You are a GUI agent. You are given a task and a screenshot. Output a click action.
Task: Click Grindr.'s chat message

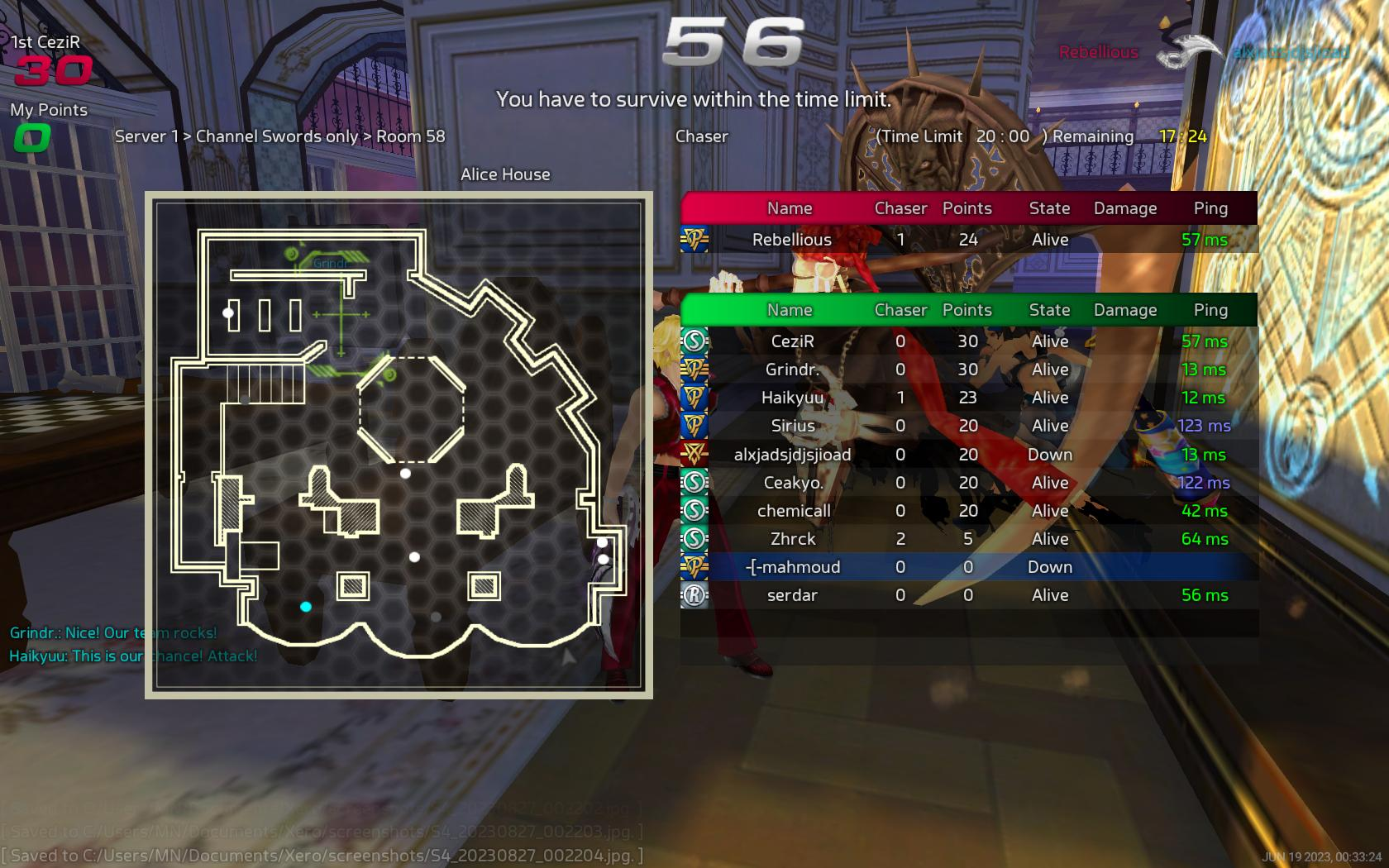[x=113, y=633]
